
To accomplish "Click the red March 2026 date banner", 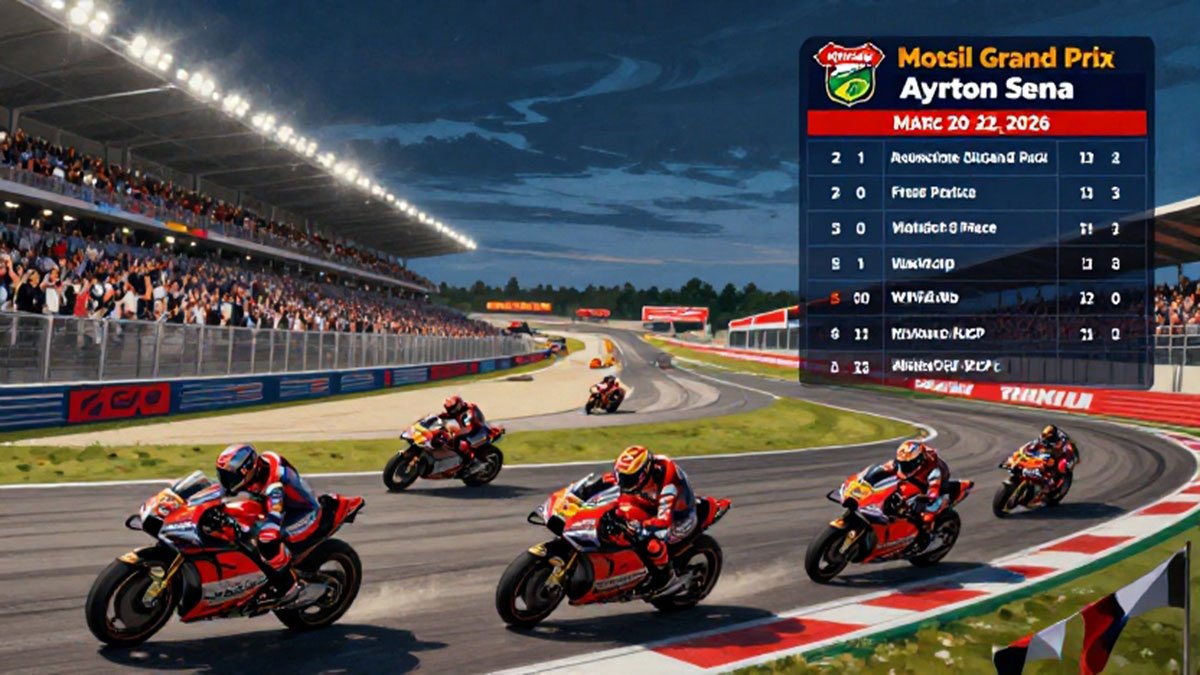I will (975, 123).
